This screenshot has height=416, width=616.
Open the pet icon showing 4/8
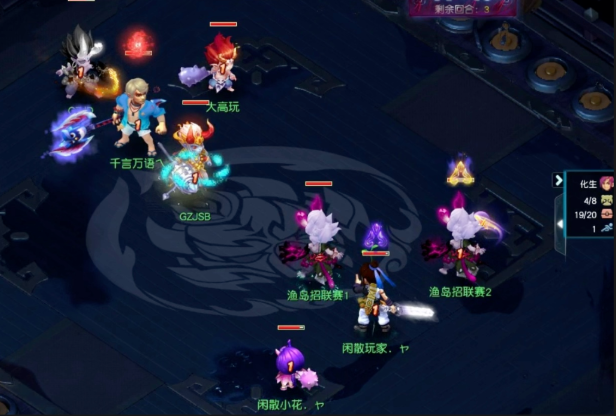(x=607, y=198)
